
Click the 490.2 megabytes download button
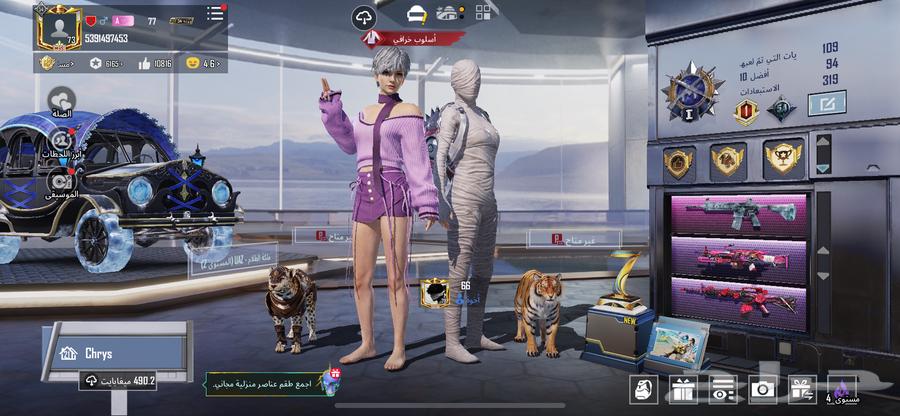tap(120, 380)
